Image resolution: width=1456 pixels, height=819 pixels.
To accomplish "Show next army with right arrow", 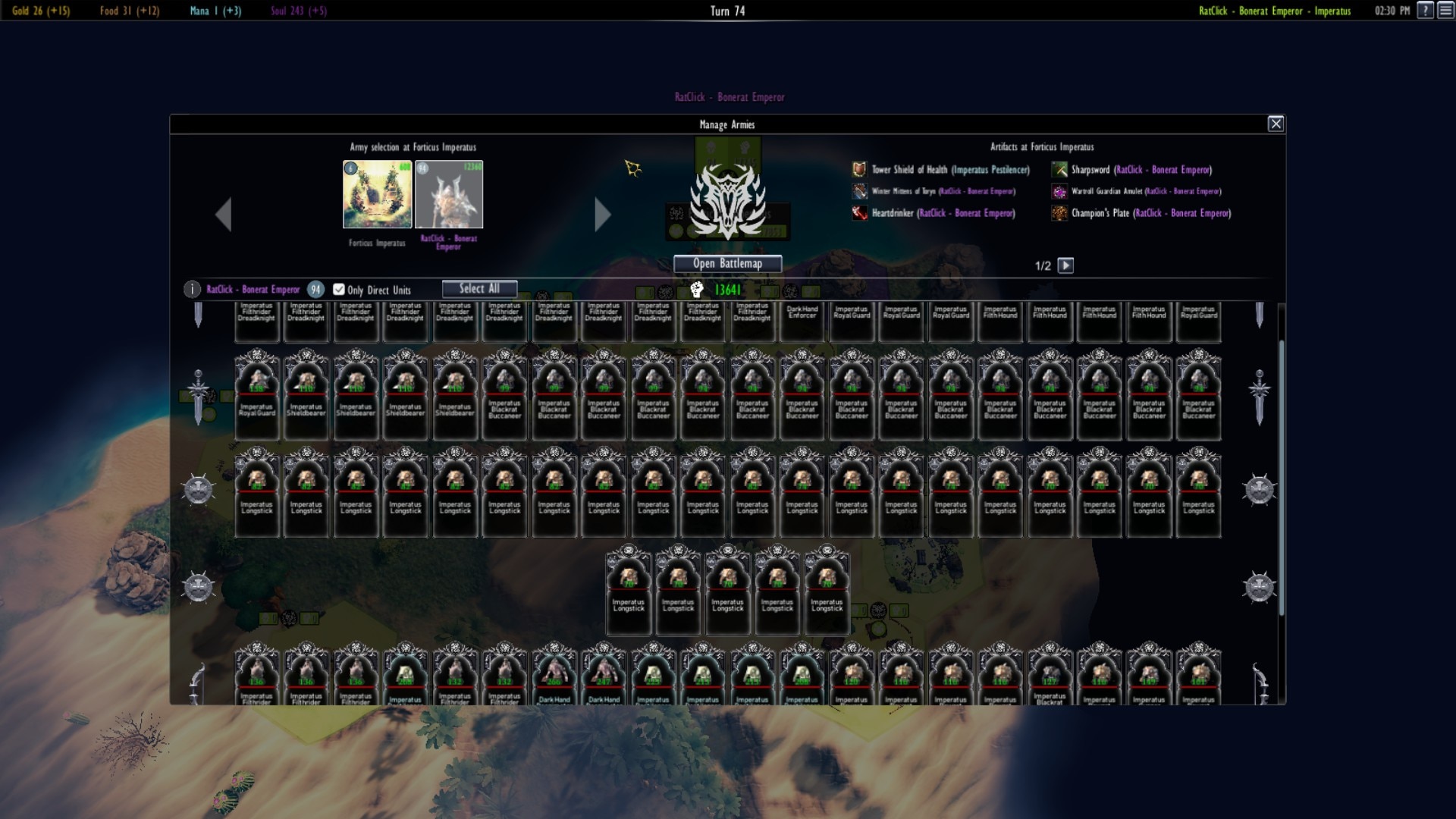I will click(x=602, y=215).
